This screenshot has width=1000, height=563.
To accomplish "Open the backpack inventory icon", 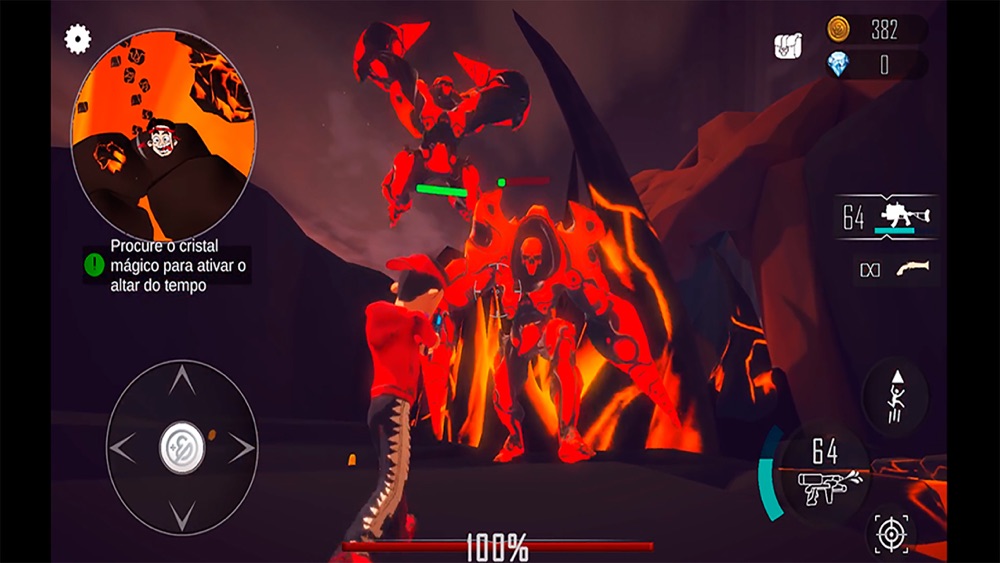I will point(789,46).
